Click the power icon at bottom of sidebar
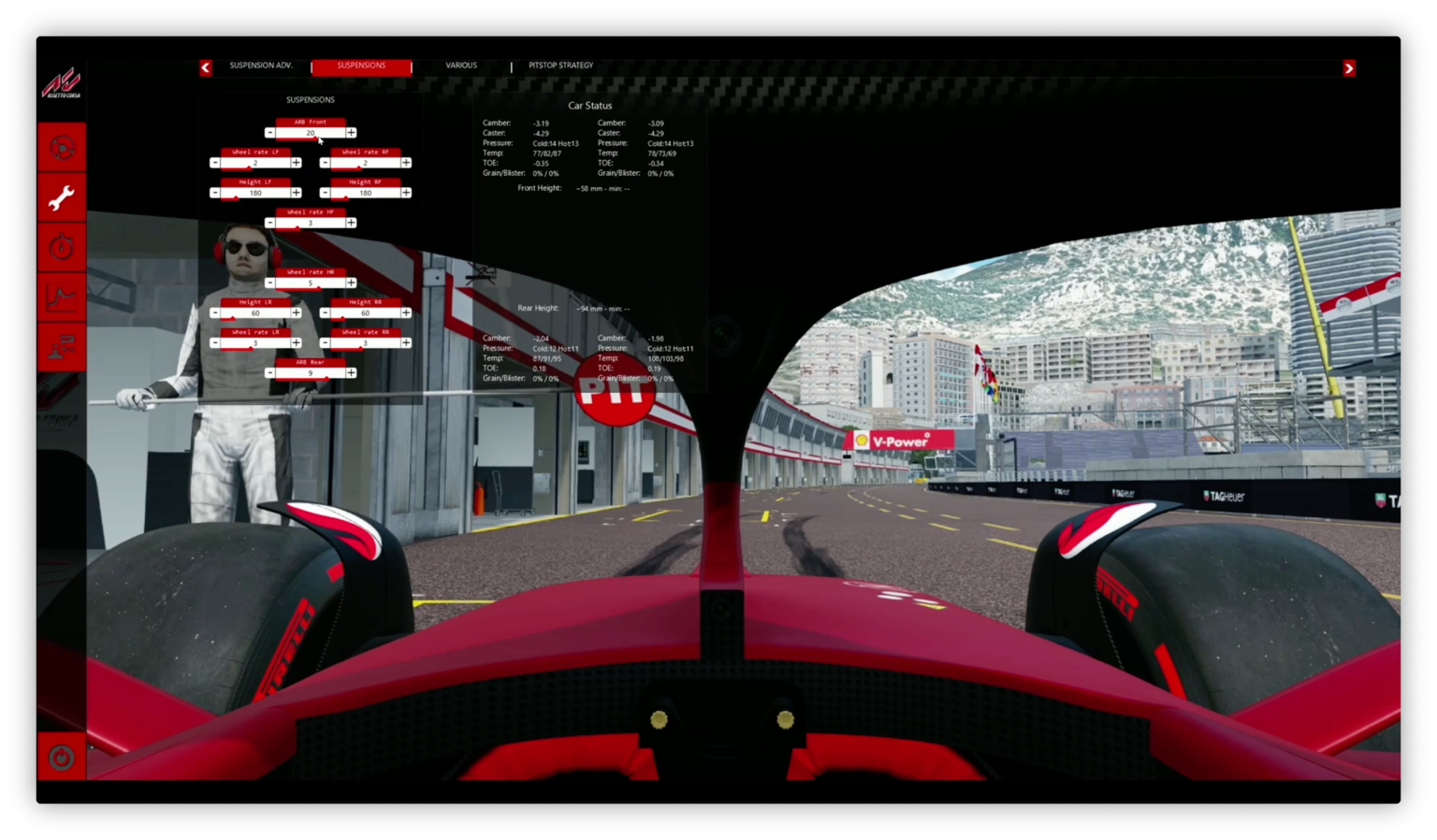 click(x=60, y=759)
